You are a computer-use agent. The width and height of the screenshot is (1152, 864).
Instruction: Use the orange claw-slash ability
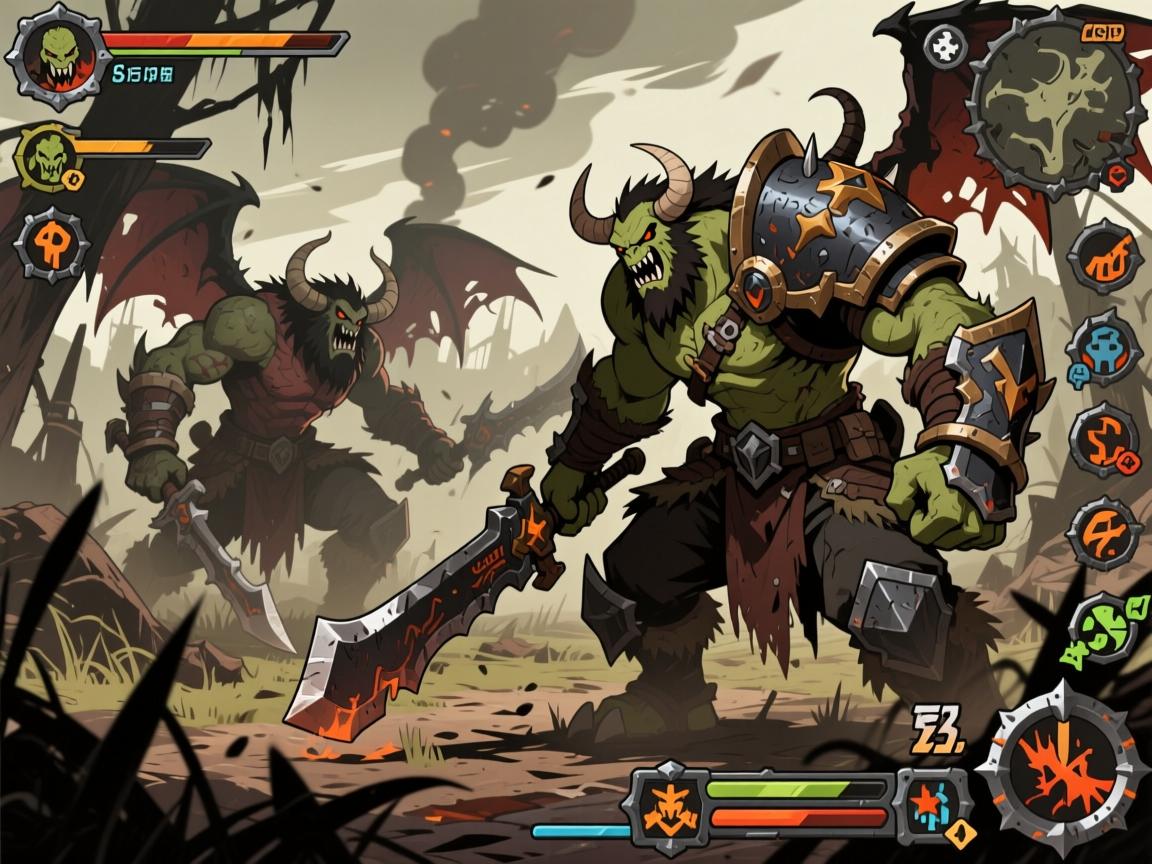(1103, 256)
